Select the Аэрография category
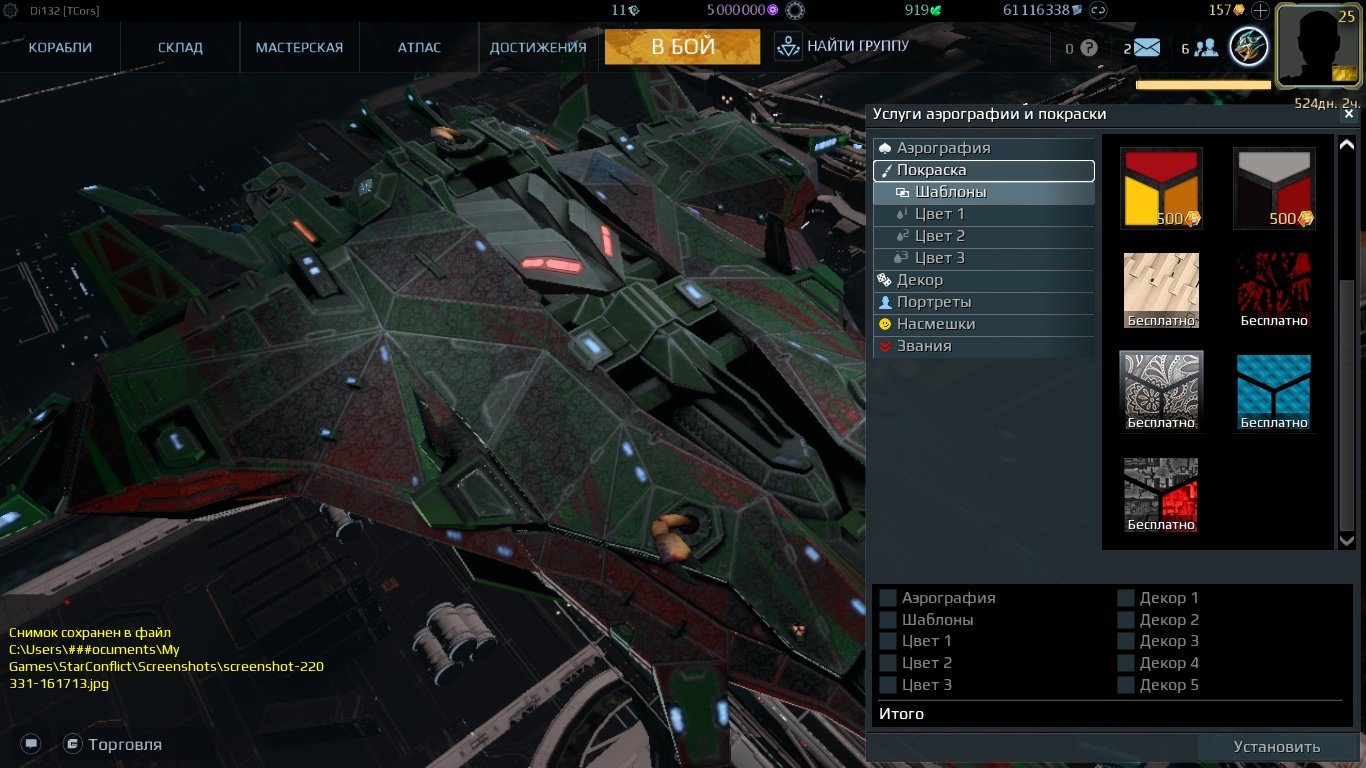Screen dimensions: 1366x768 click(x=943, y=148)
